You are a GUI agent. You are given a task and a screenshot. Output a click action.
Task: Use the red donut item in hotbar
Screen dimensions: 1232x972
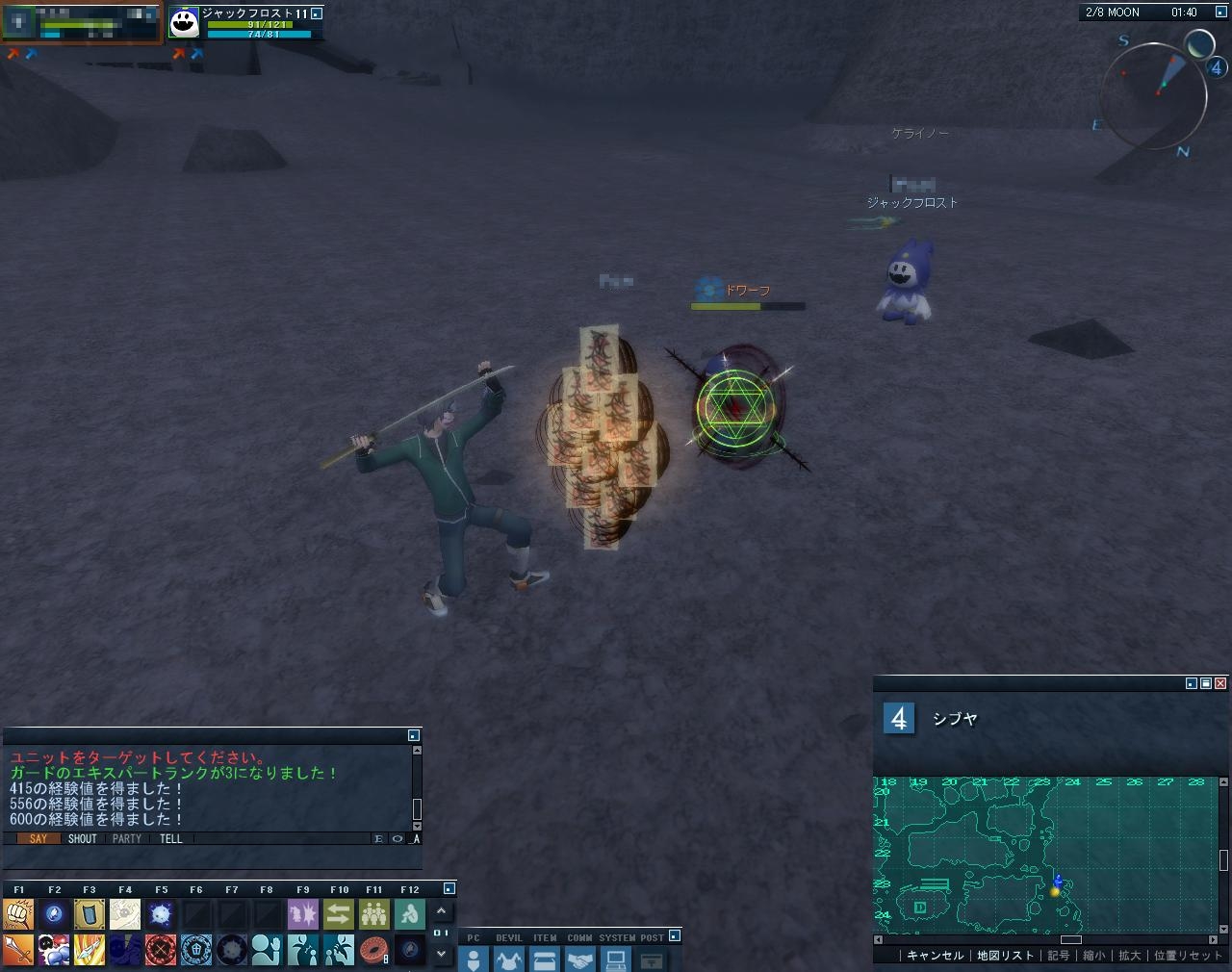tap(373, 950)
